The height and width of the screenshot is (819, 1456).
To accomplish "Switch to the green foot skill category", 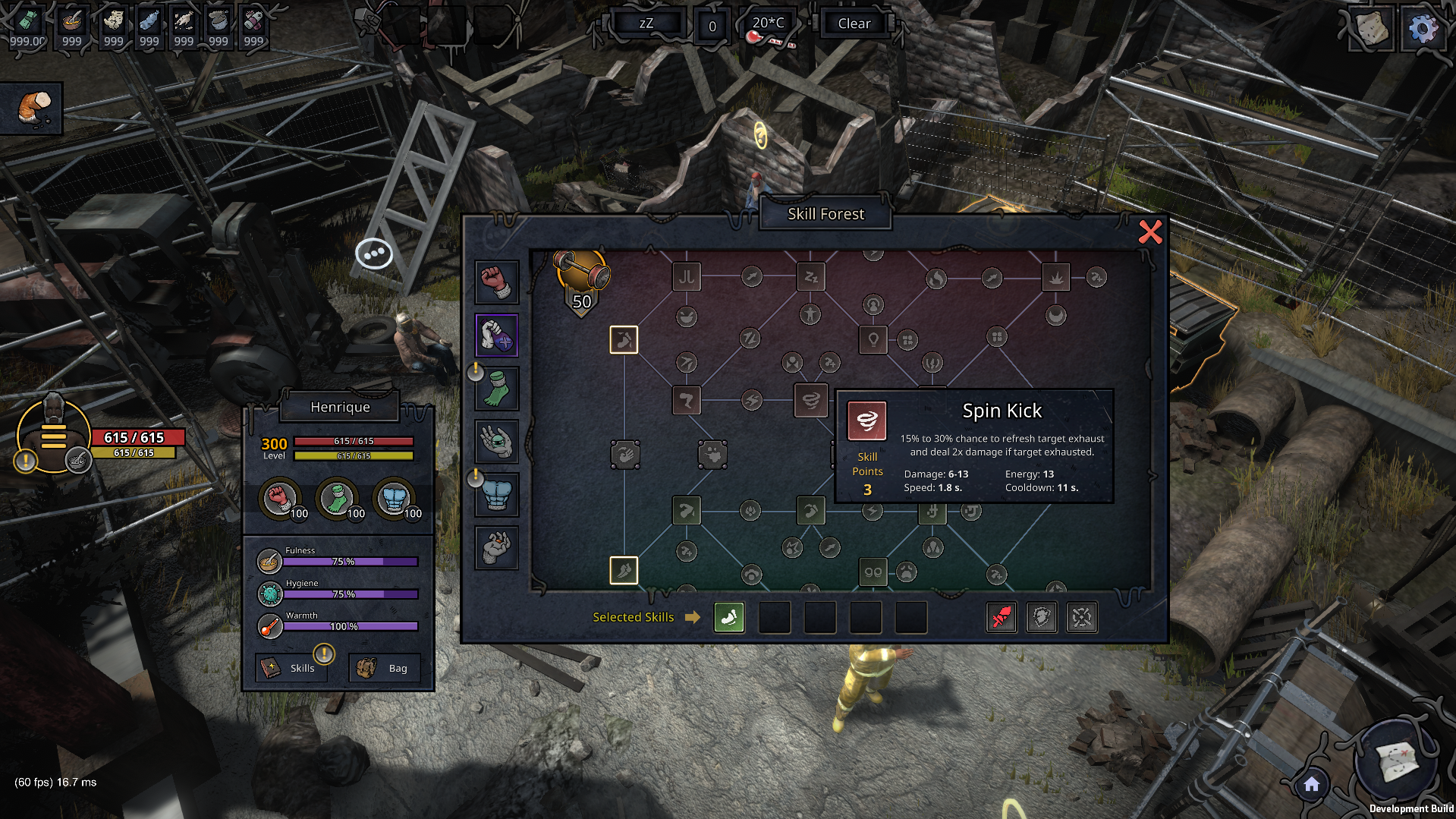I will coord(496,389).
